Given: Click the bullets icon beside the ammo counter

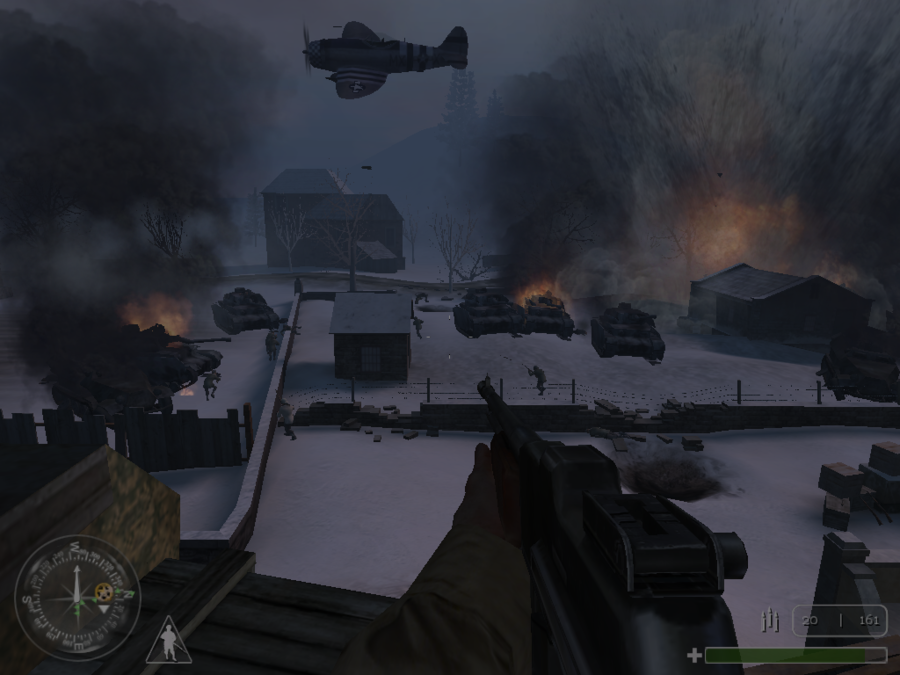Looking at the screenshot, I should [x=769, y=621].
